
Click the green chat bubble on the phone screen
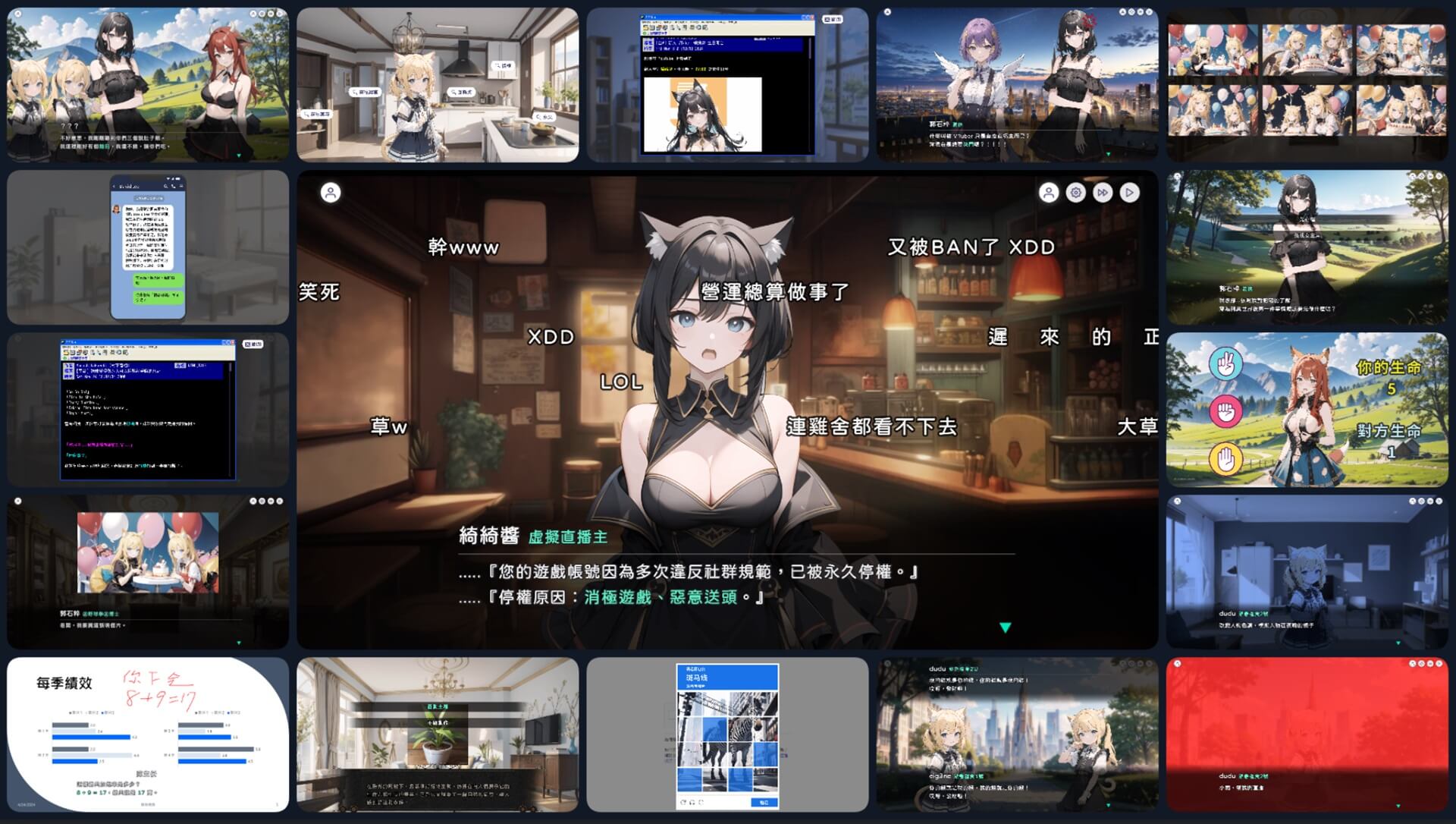(x=157, y=281)
